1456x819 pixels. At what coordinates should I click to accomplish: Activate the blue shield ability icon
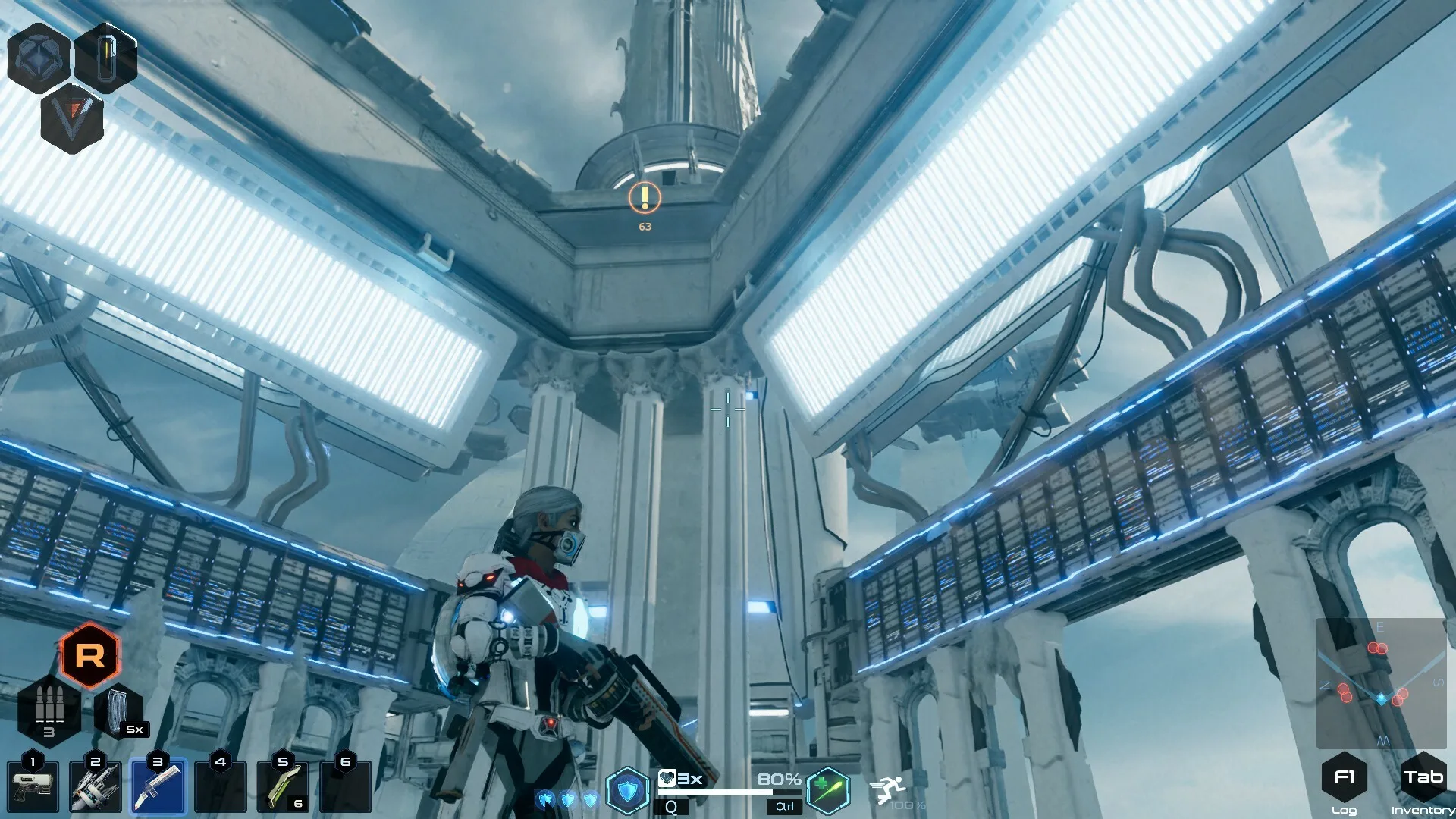(x=628, y=791)
